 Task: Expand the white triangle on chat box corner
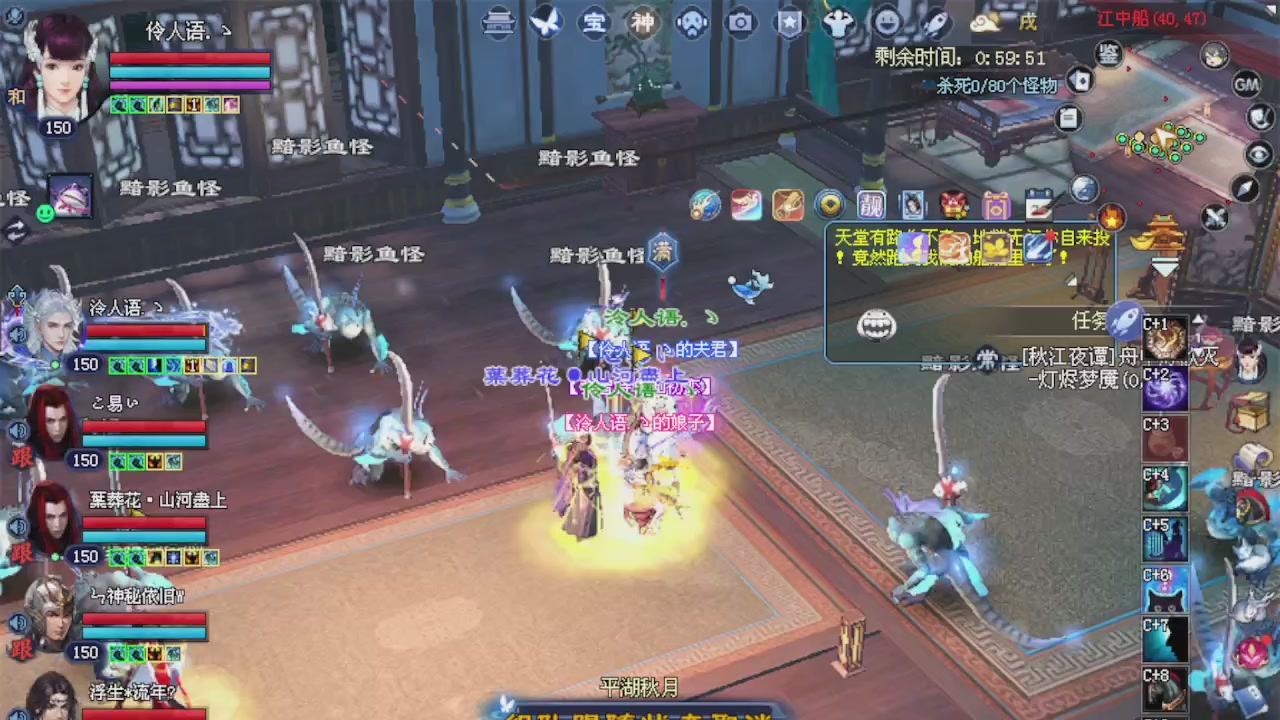click(1071, 281)
